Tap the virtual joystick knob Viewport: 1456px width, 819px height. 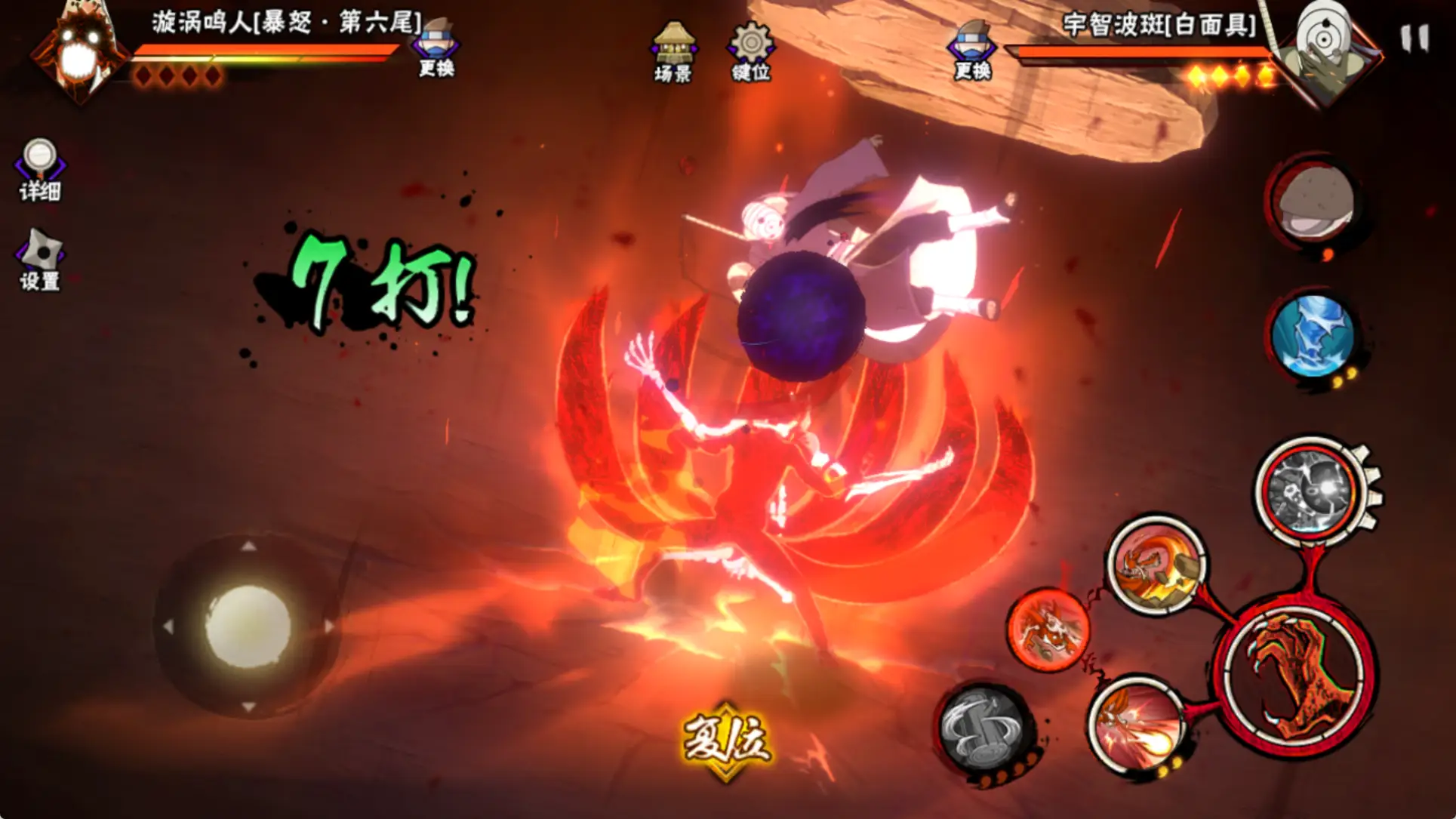click(248, 626)
